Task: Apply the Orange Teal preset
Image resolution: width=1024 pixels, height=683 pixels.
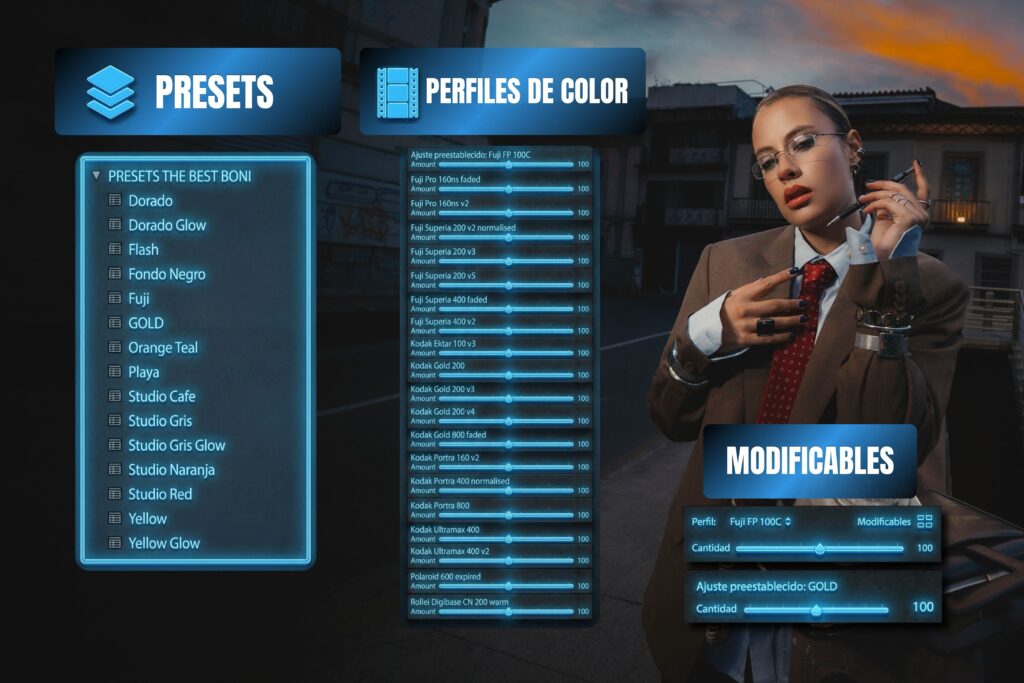Action: (x=162, y=348)
